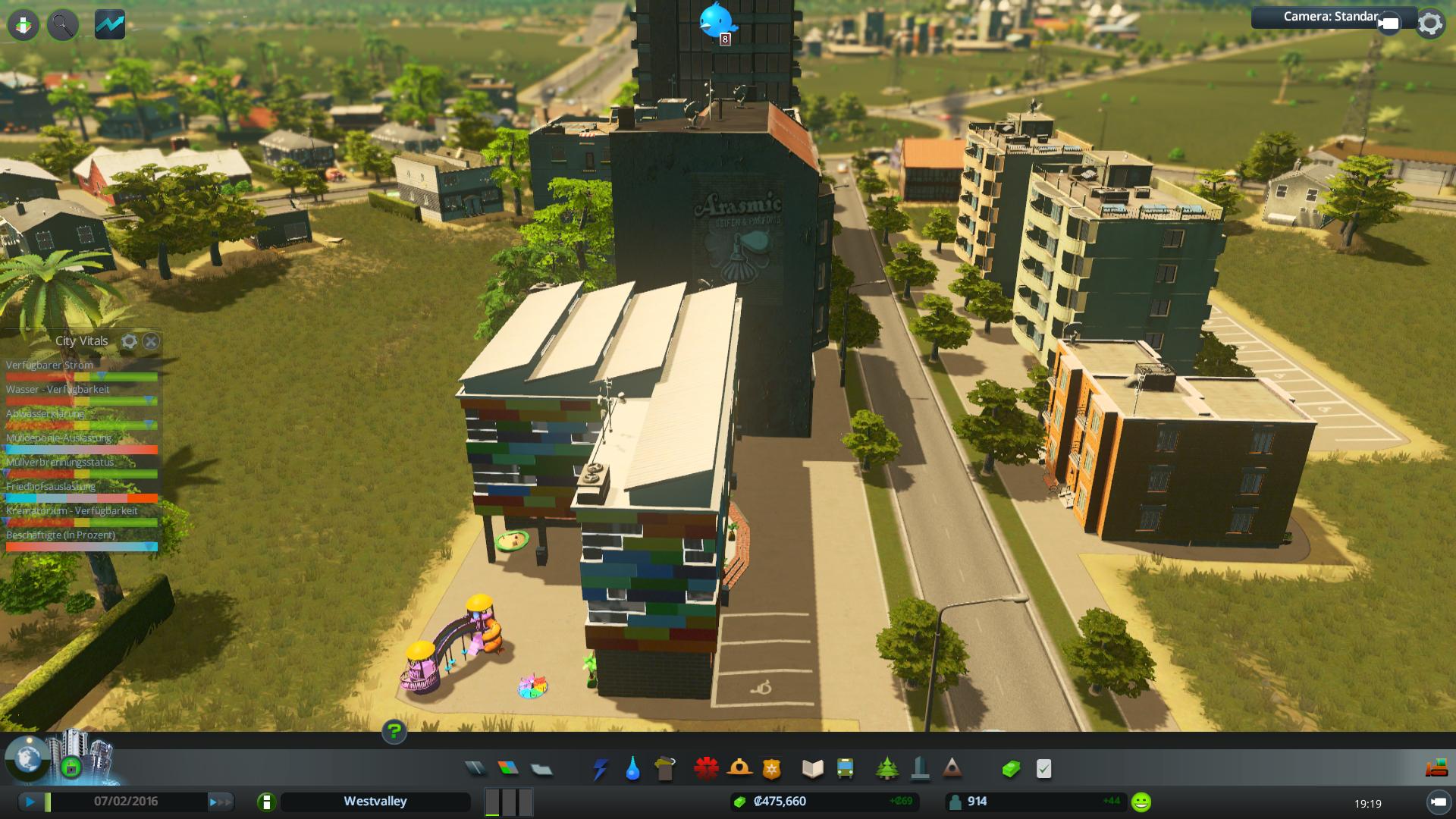Open the water and sewage menu
Screen dimensions: 1456x819
pyautogui.click(x=632, y=769)
